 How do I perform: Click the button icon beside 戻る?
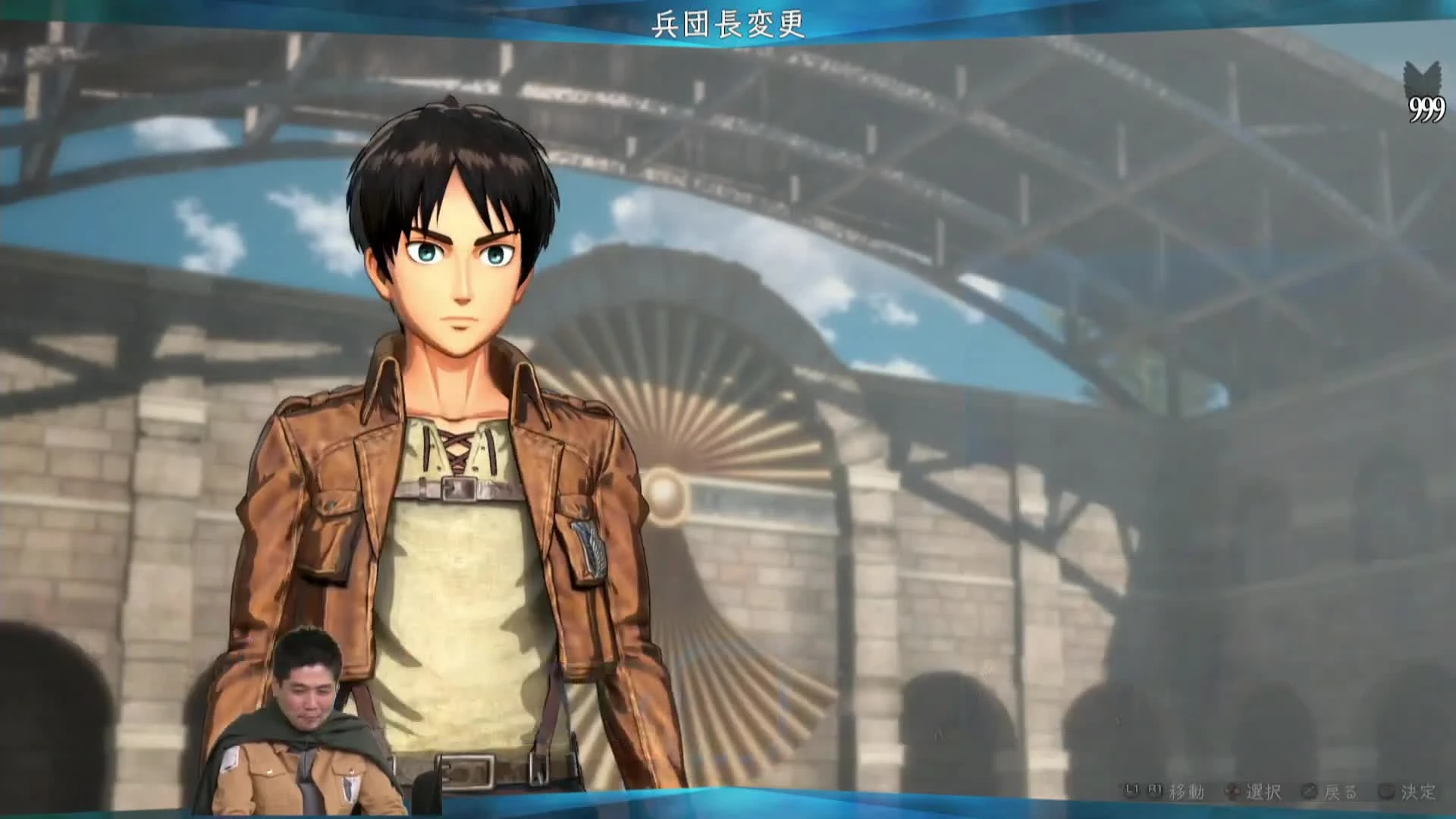[1307, 790]
